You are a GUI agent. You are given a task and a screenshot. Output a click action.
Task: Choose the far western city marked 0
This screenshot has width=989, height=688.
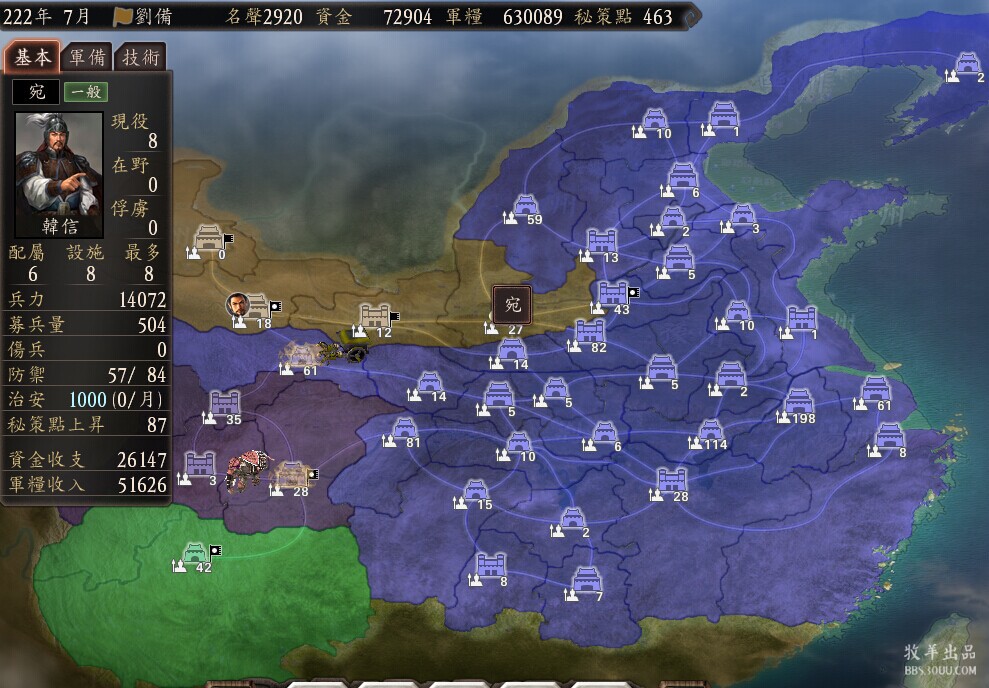coord(211,240)
